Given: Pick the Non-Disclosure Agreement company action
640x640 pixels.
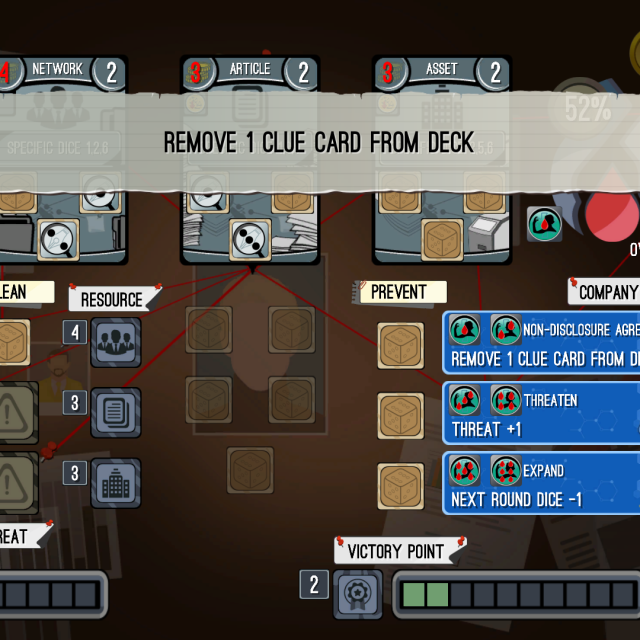Looking at the screenshot, I should click(541, 342).
